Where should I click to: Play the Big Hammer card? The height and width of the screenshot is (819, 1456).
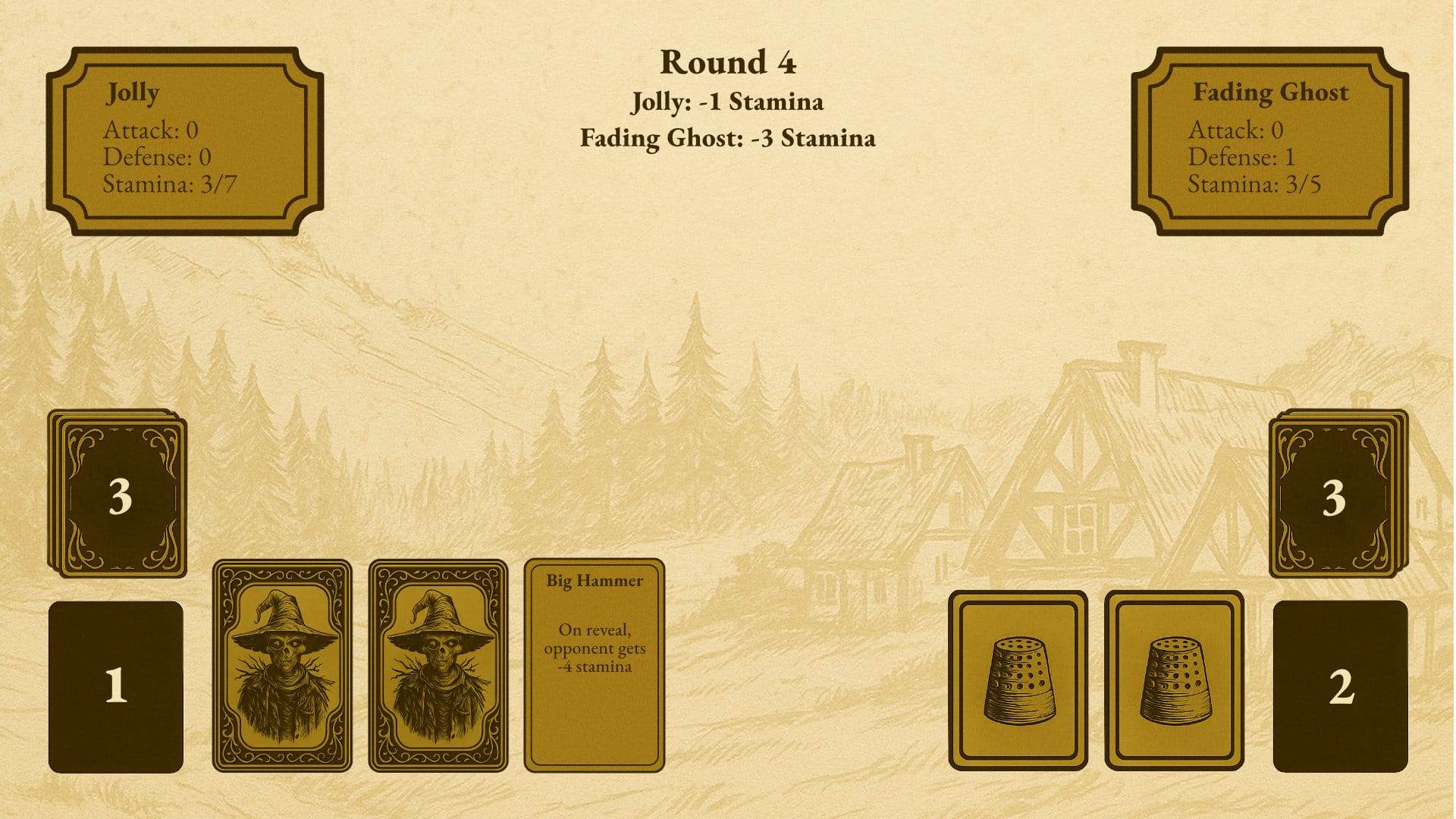pos(594,665)
